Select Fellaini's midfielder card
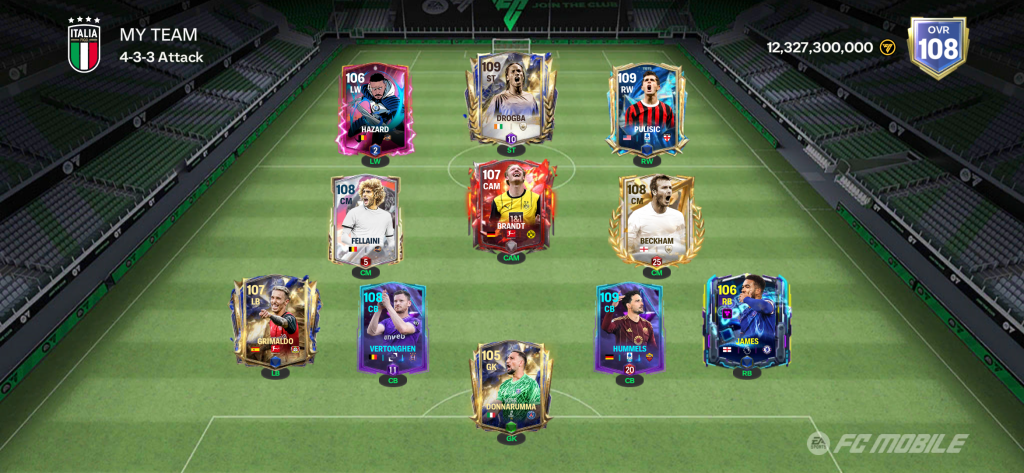Image resolution: width=1024 pixels, height=473 pixels. pyautogui.click(x=365, y=222)
